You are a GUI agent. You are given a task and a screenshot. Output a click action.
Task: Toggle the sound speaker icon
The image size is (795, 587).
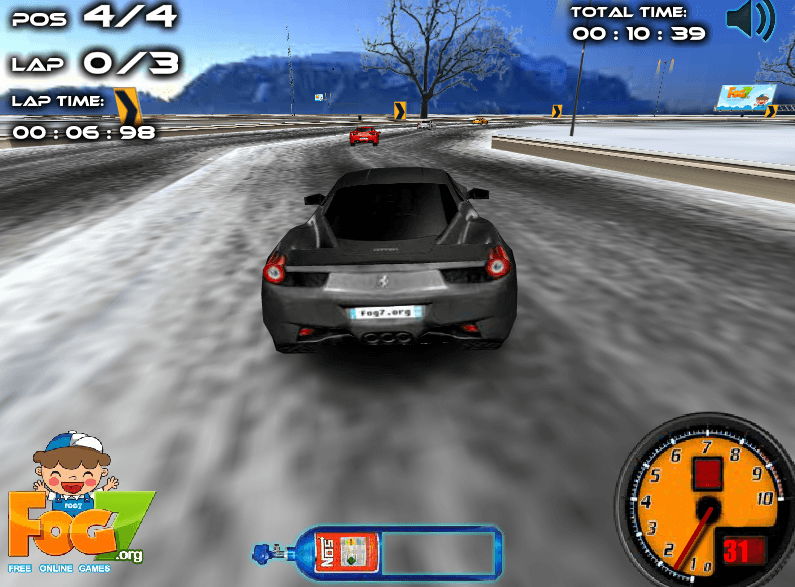(750, 20)
